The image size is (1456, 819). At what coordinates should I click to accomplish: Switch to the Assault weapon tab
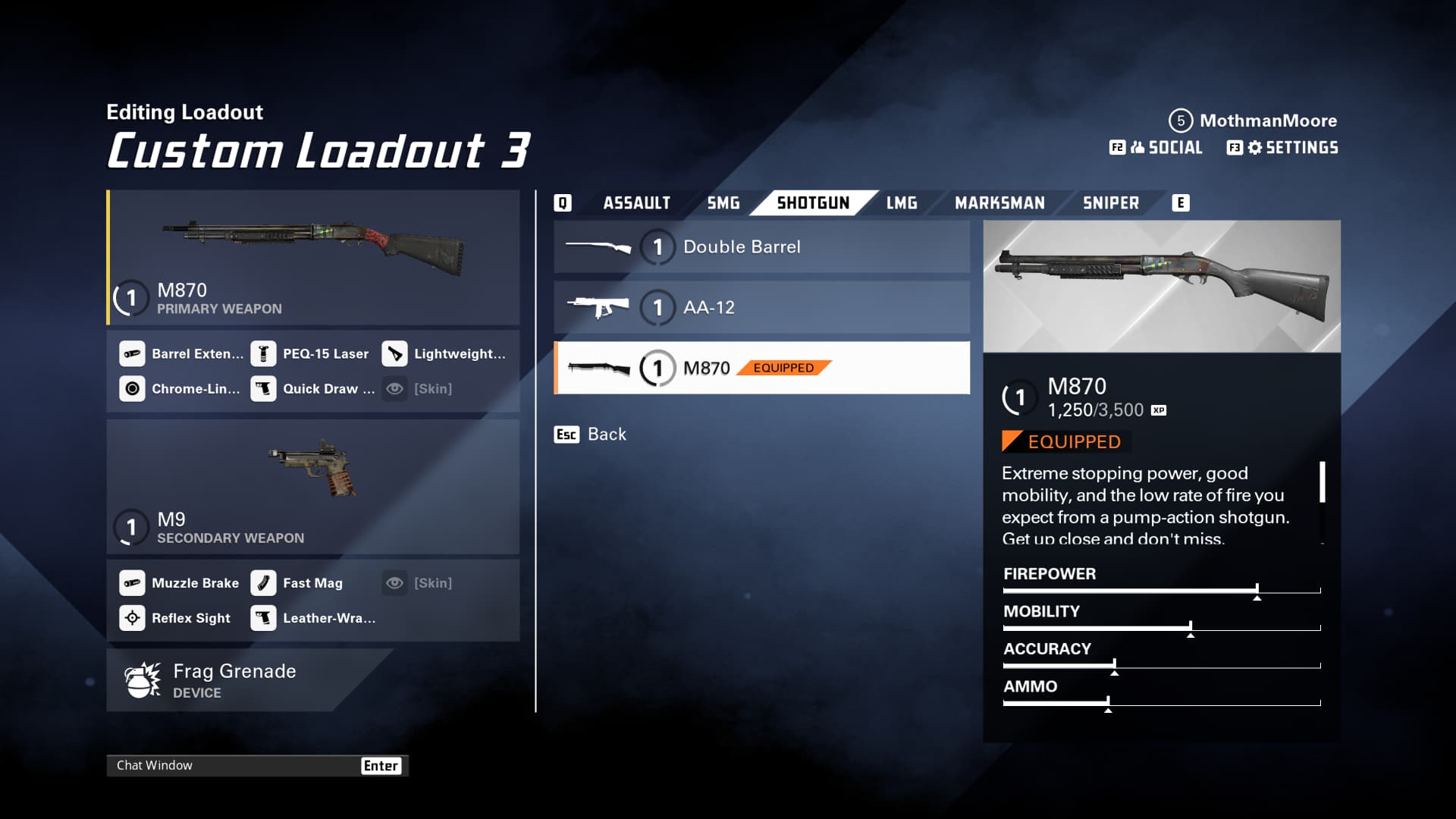[x=636, y=203]
